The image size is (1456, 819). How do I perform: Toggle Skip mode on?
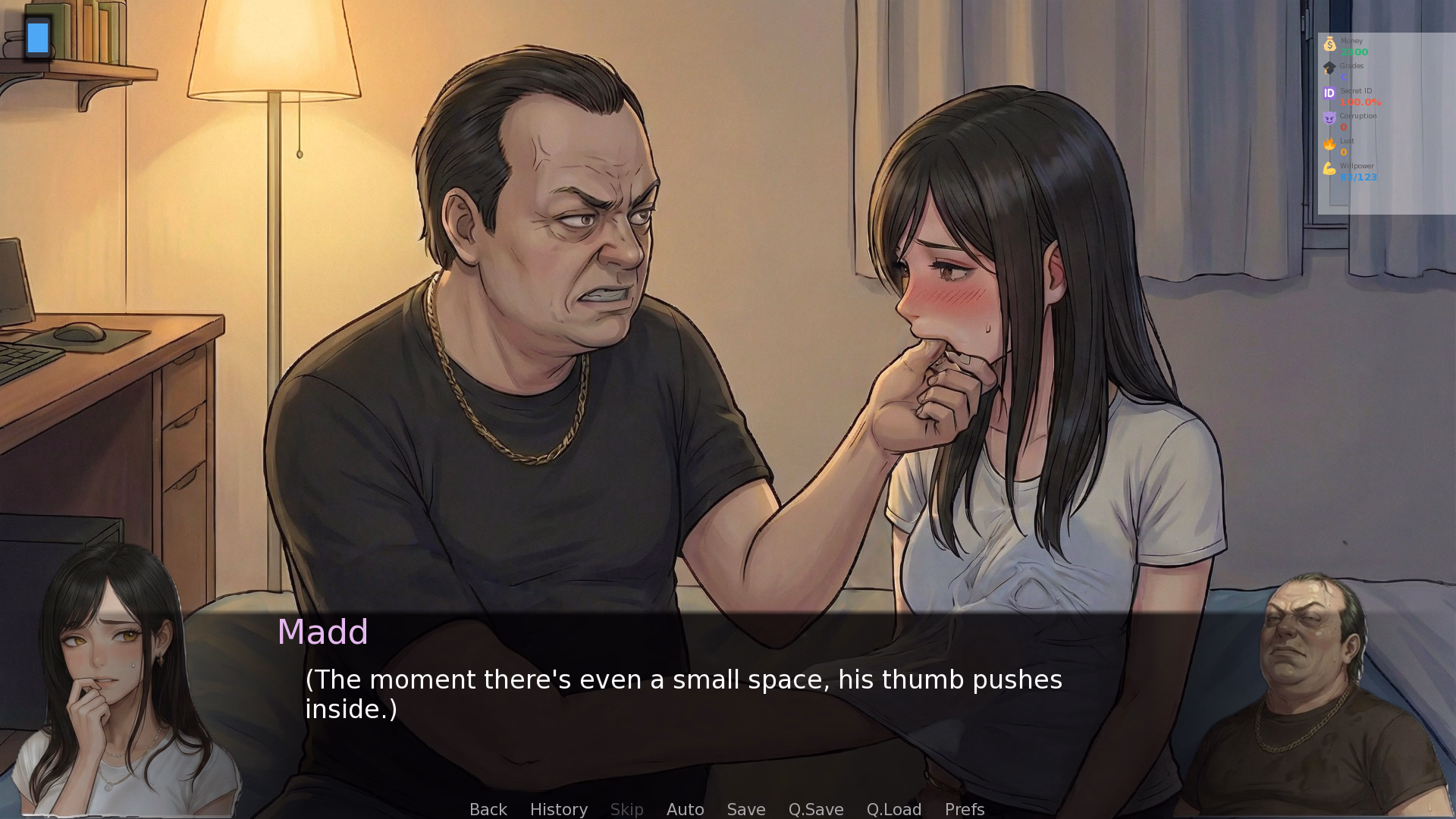[x=626, y=809]
